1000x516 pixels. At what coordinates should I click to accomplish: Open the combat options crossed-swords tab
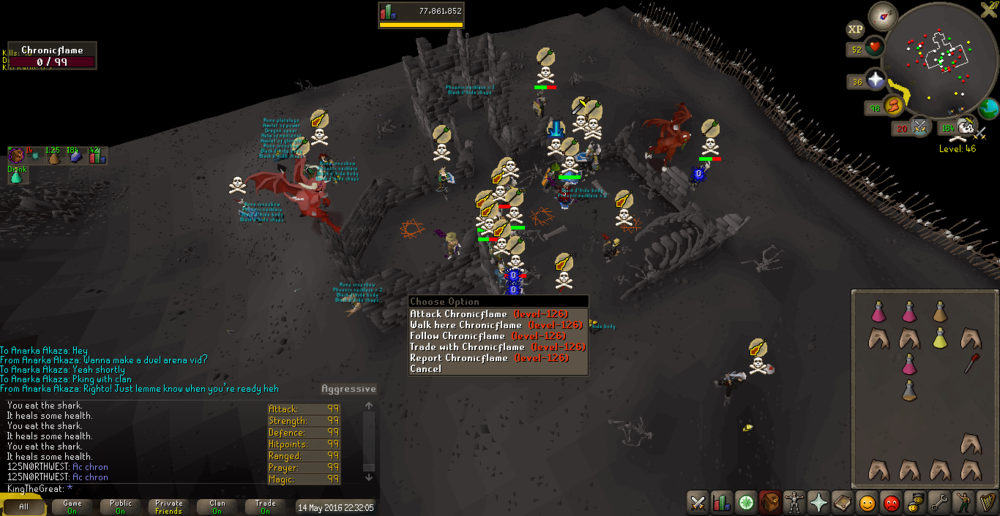697,502
